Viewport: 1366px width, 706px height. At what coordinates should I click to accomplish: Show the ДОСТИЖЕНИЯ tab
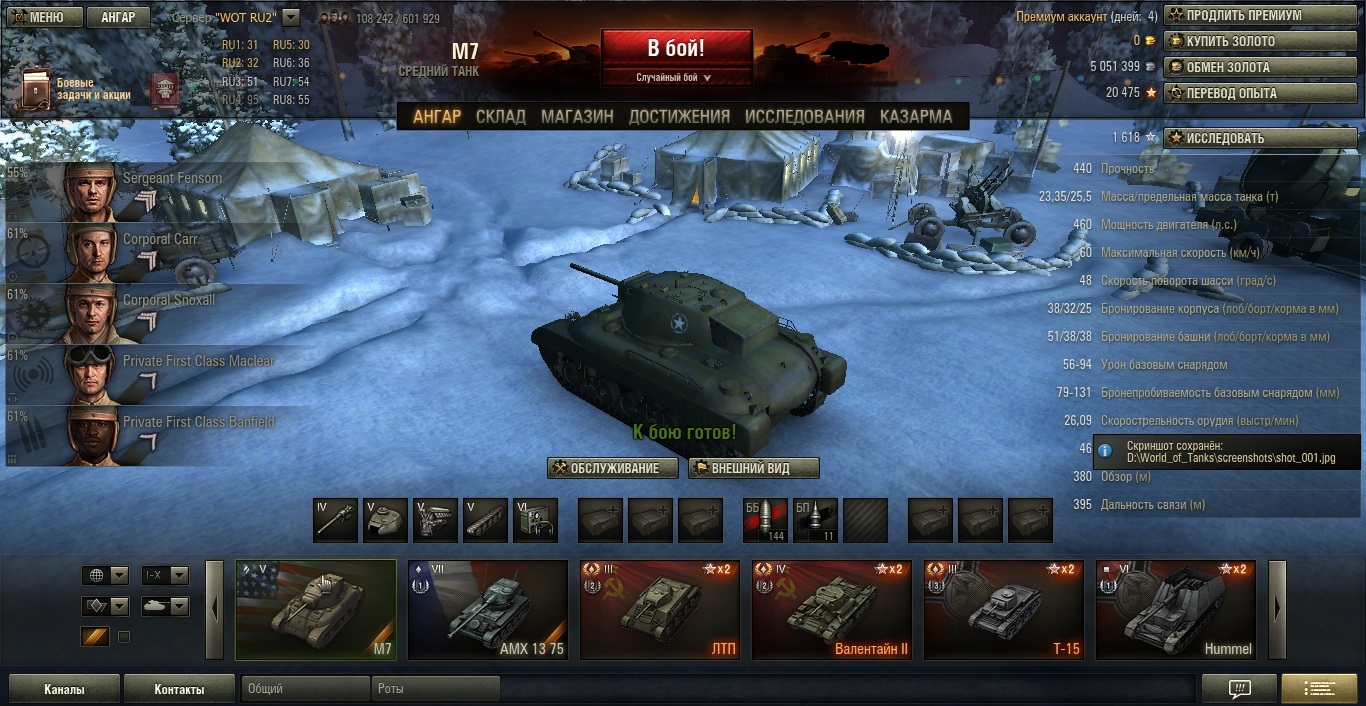[679, 116]
